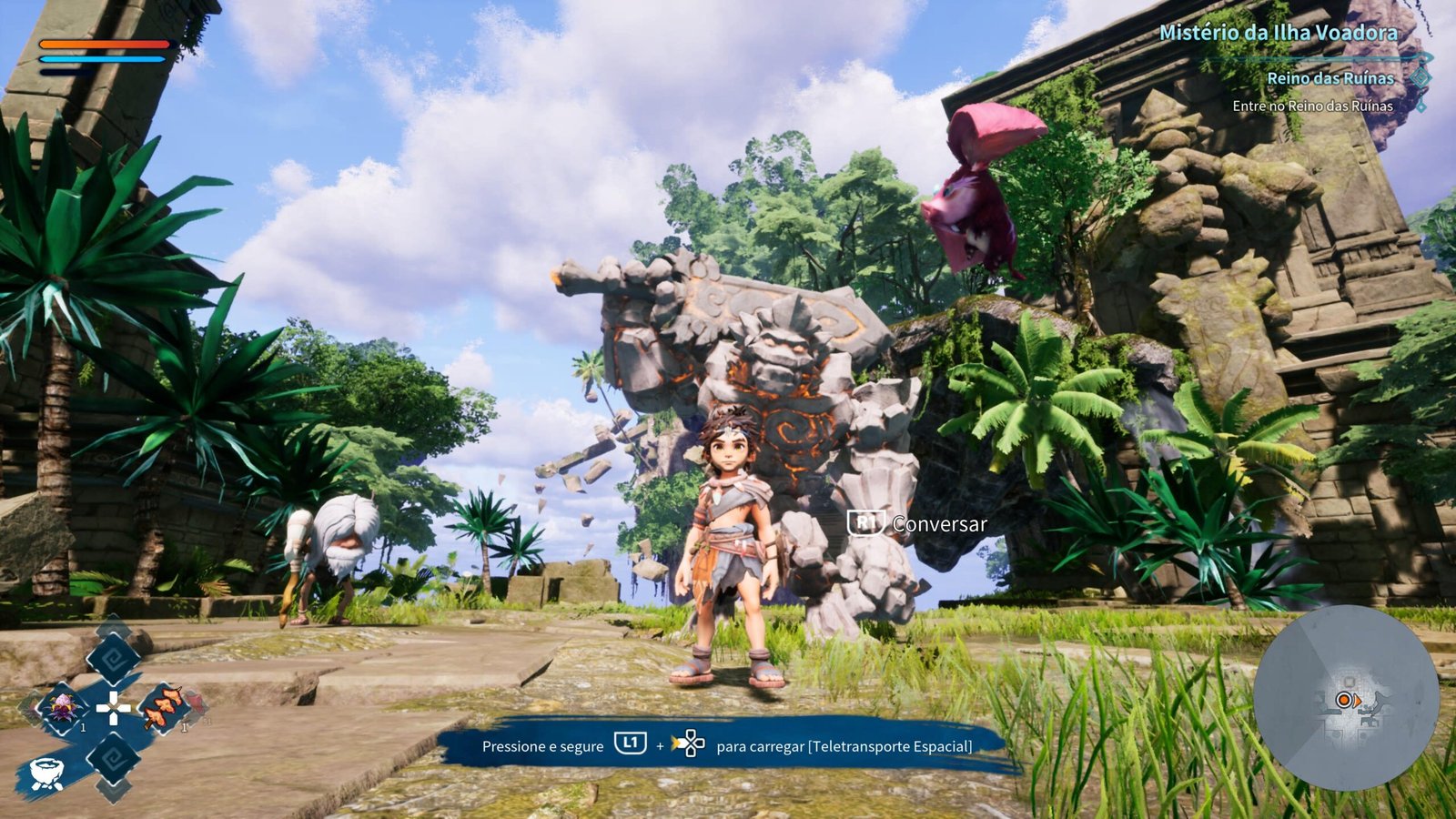Image resolution: width=1456 pixels, height=819 pixels.
Task: Click the white d-pad cross icon
Action: [x=113, y=708]
